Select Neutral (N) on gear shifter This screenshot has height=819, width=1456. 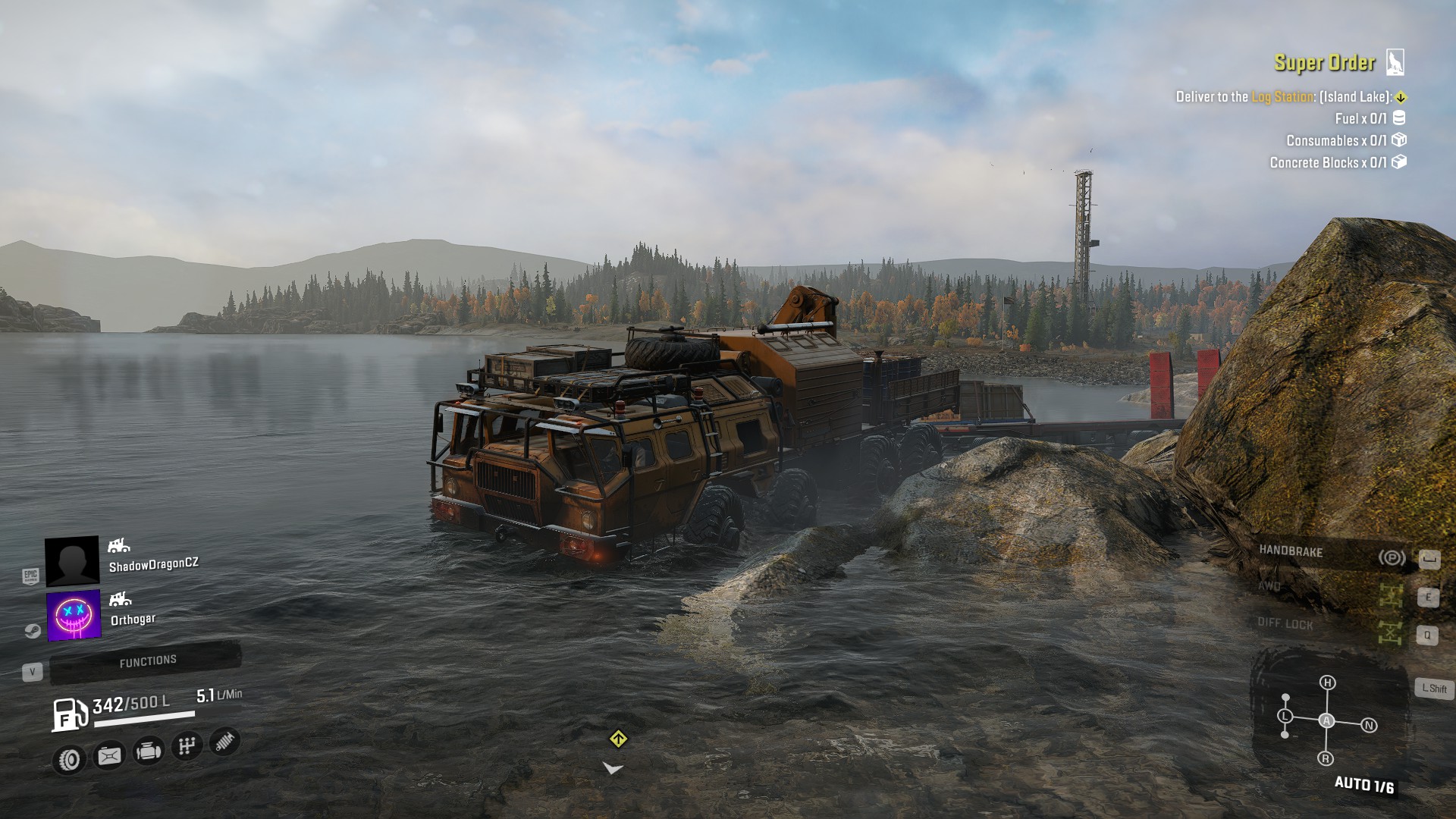(x=1369, y=726)
